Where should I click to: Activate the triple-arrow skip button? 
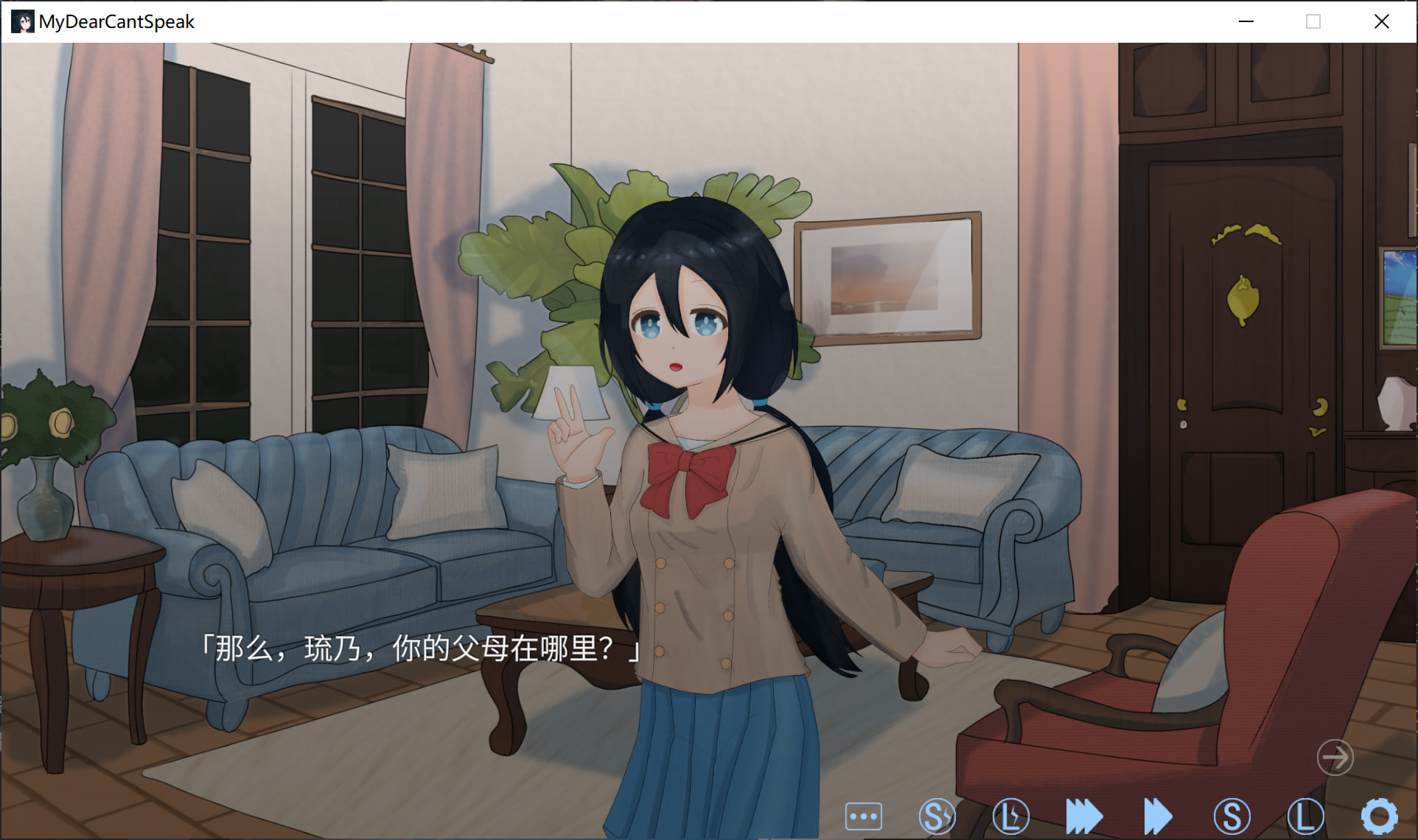[x=1084, y=816]
